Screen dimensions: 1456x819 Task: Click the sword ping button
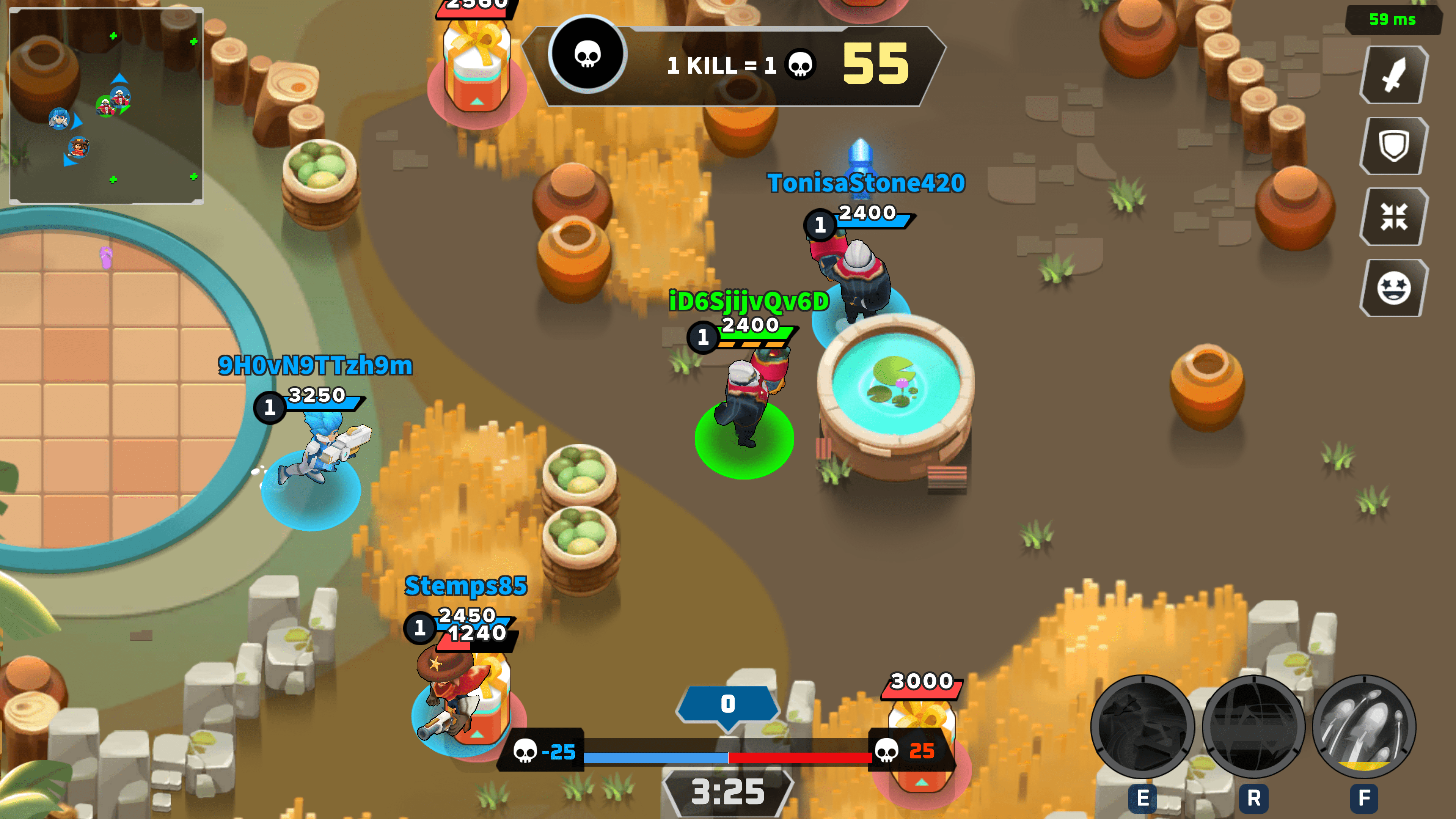[x=1393, y=75]
